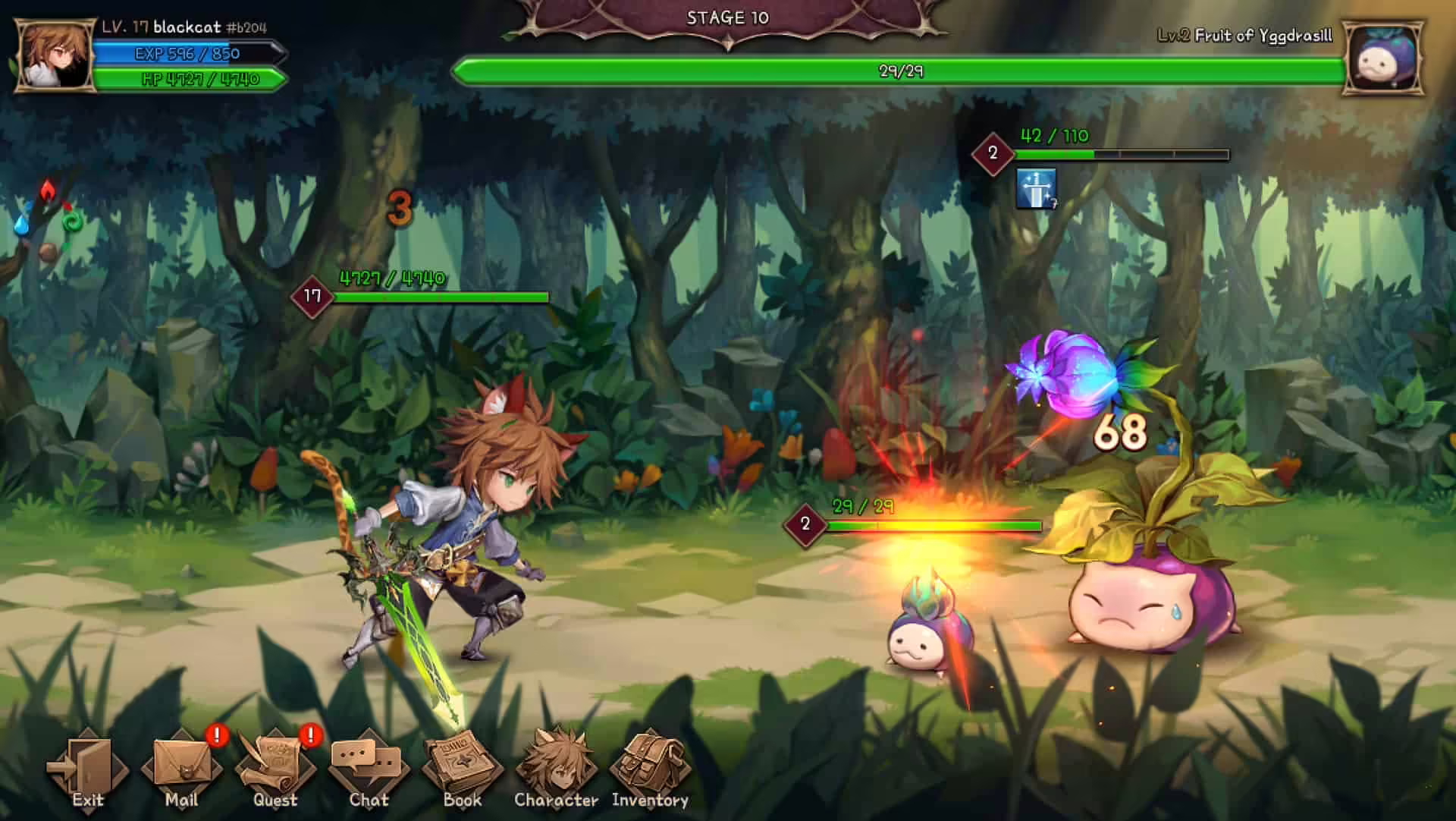
Task: Open the Mail envelope menu
Action: [x=181, y=768]
